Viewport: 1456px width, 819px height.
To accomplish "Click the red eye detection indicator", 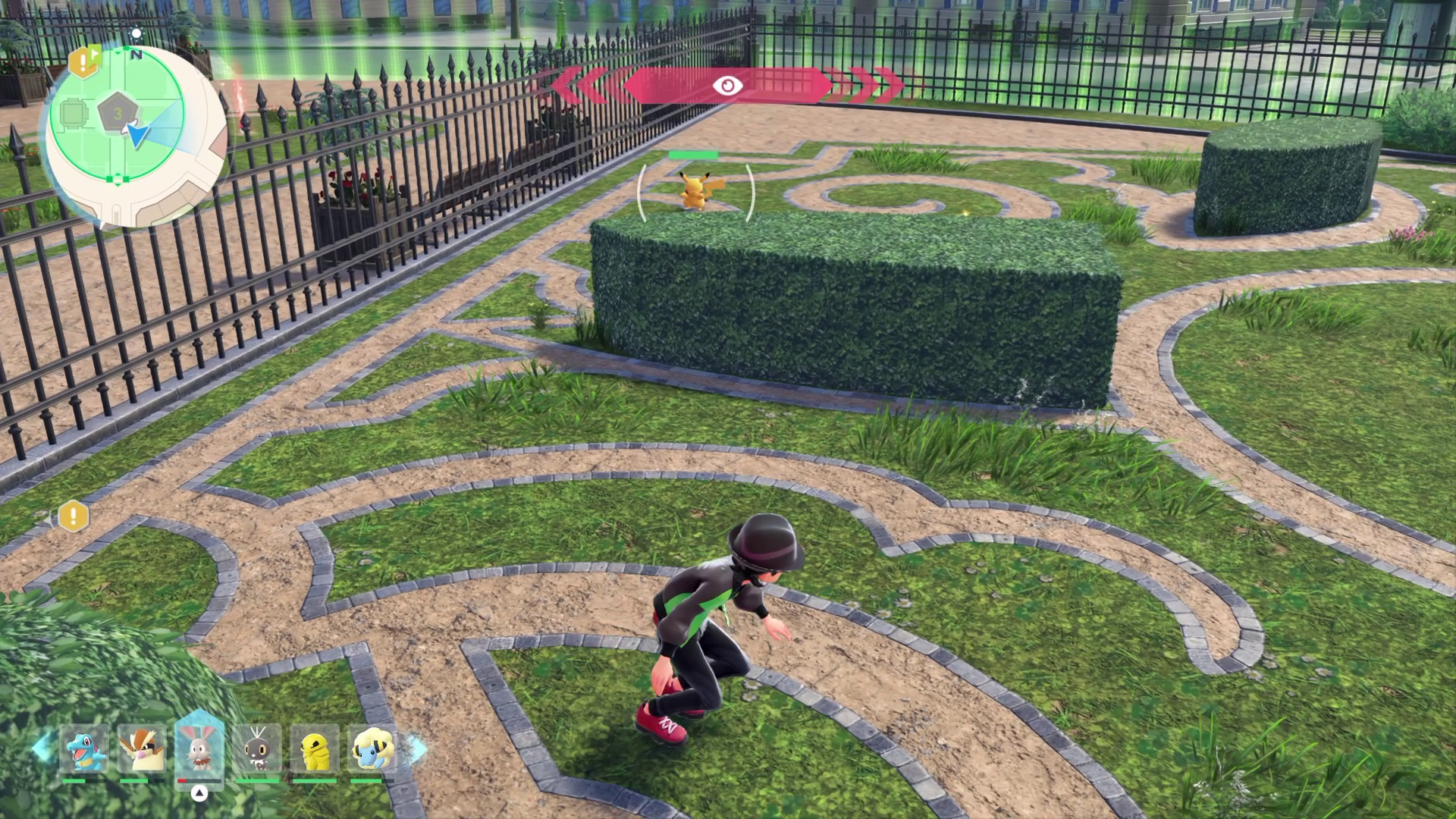I will point(727,85).
